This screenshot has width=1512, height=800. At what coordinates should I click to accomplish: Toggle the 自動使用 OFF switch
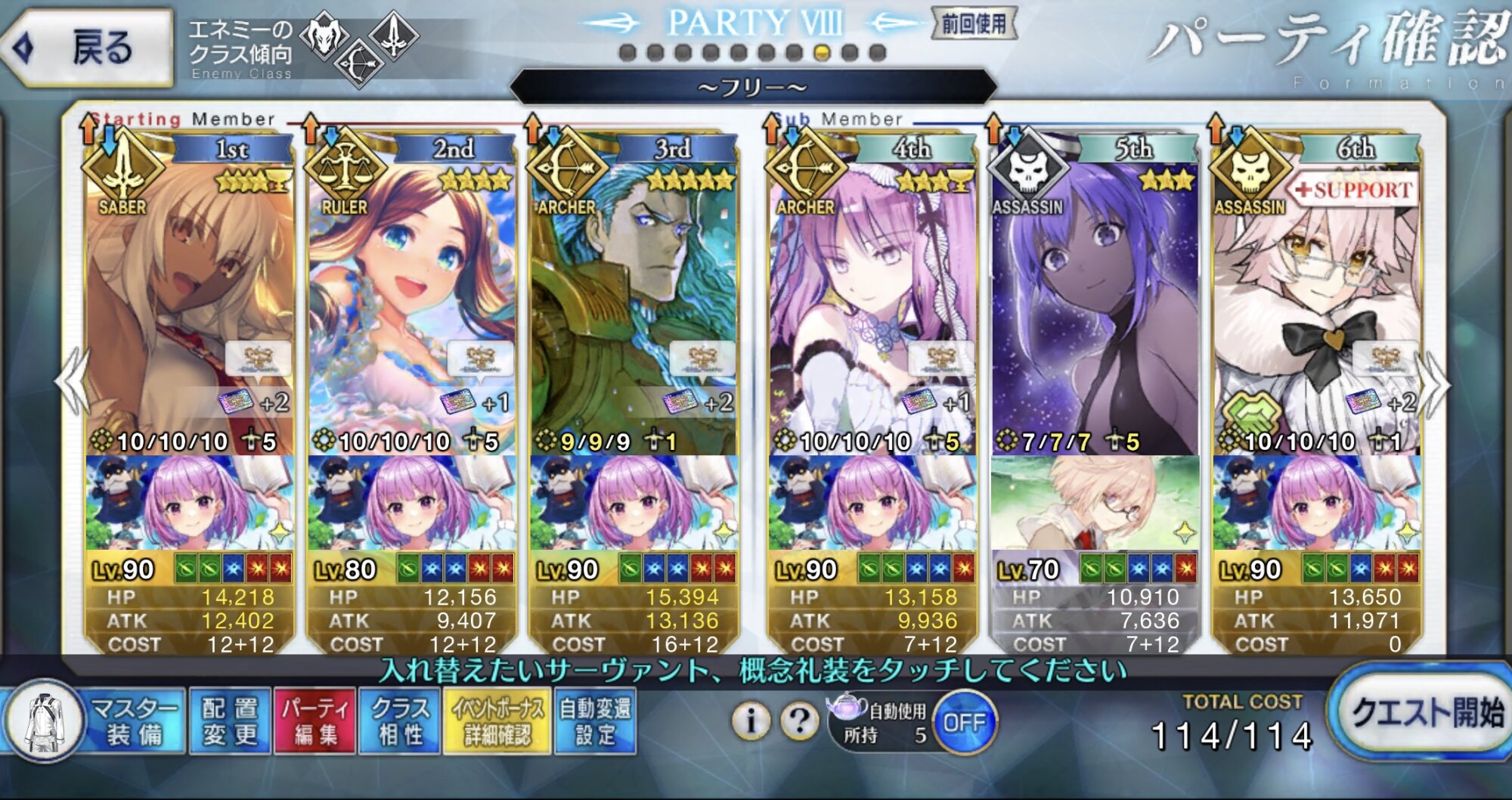coord(964,722)
